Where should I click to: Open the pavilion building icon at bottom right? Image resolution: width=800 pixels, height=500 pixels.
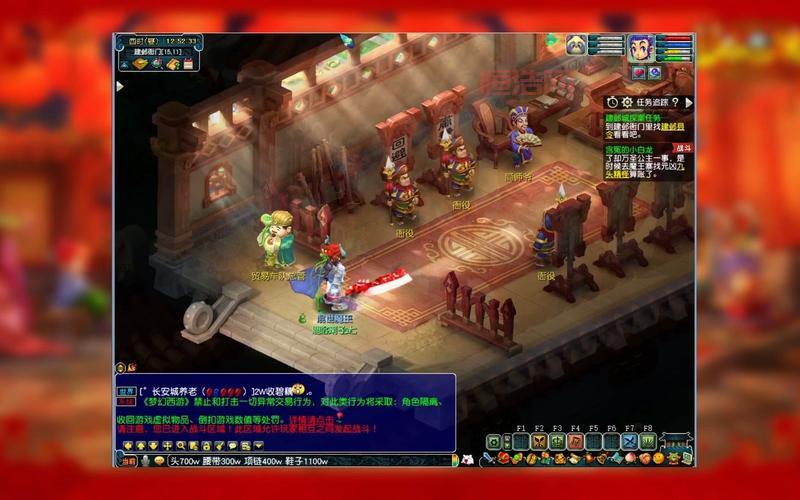click(677, 441)
